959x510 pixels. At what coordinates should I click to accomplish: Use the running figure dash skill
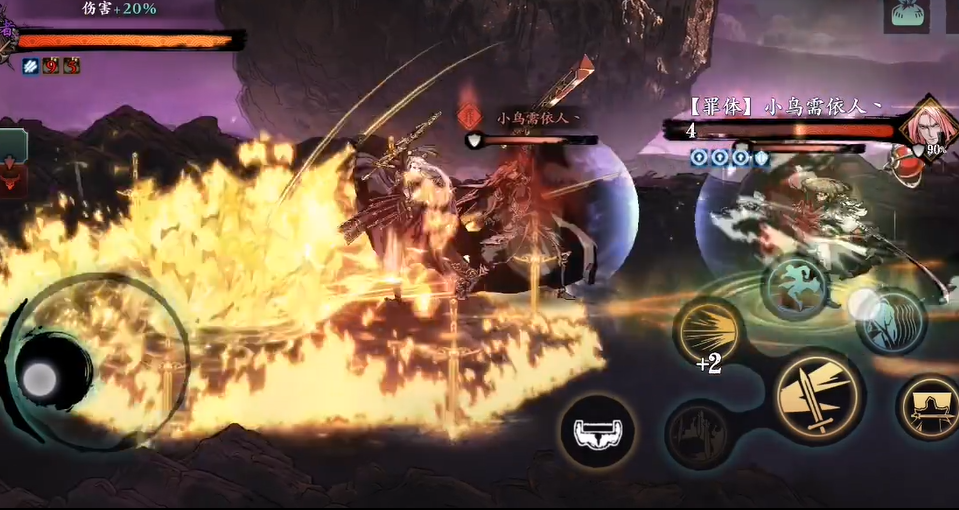pyautogui.click(x=794, y=286)
